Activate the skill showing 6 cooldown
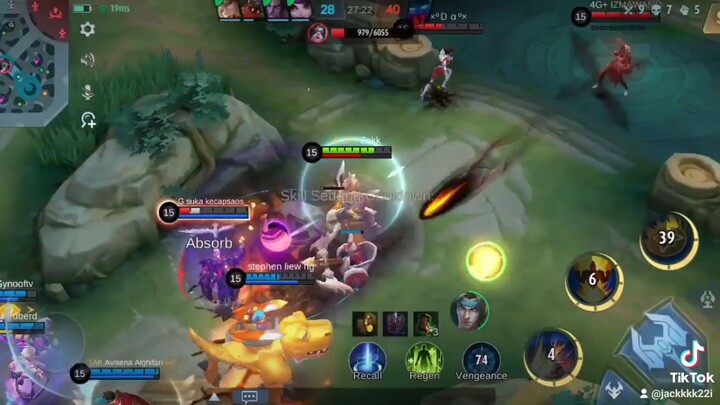The height and width of the screenshot is (405, 720). (593, 280)
